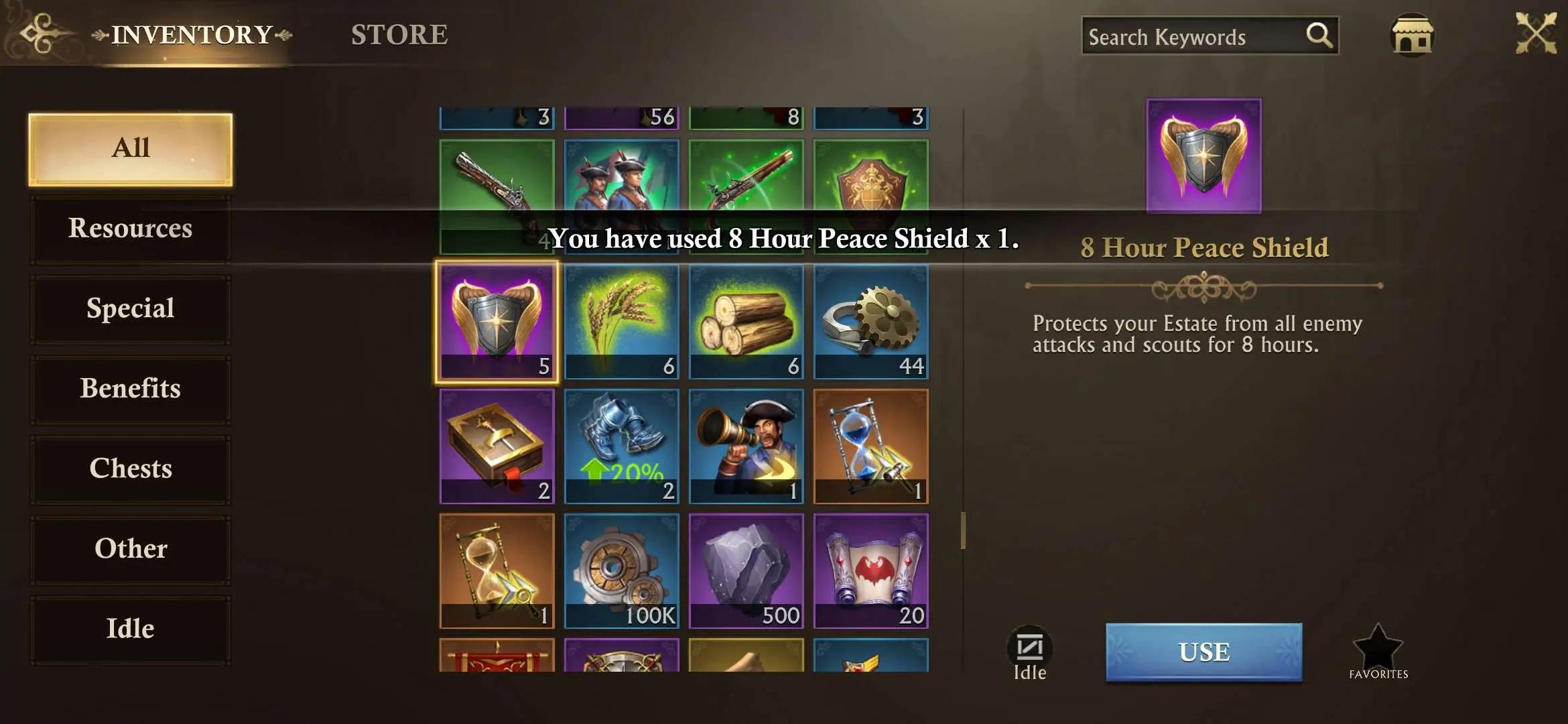This screenshot has height=724, width=1568.
Task: Select the wheat resource item
Action: [621, 322]
